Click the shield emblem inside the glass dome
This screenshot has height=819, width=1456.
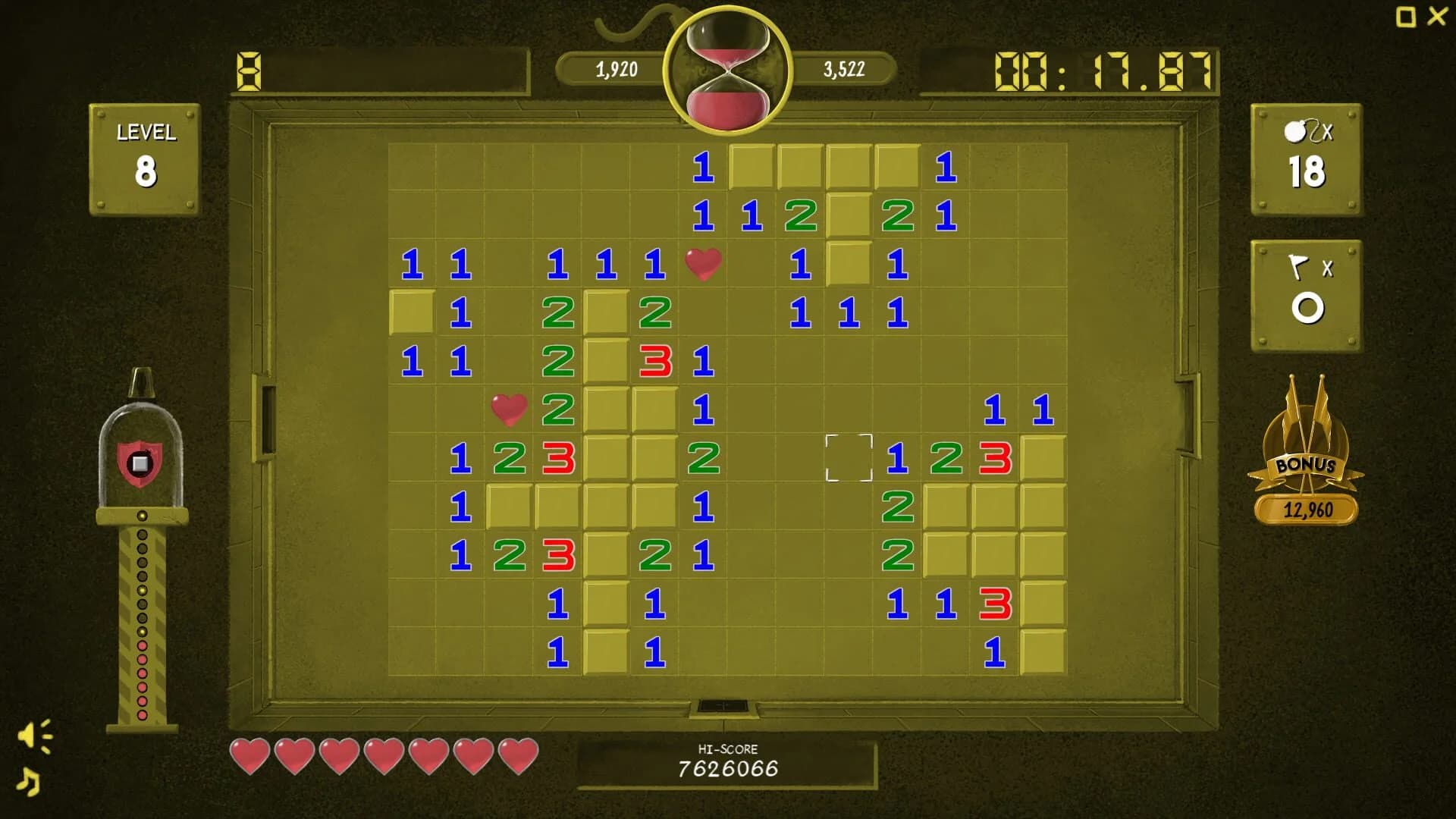(x=141, y=463)
